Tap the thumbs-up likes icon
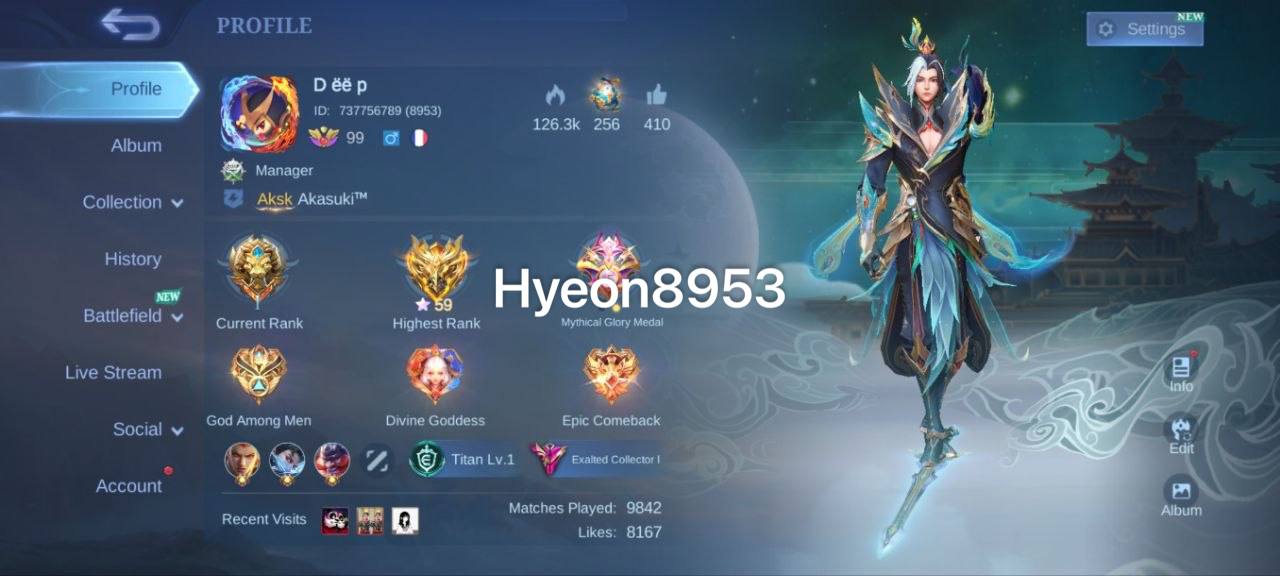The height and width of the screenshot is (576, 1280). click(656, 96)
